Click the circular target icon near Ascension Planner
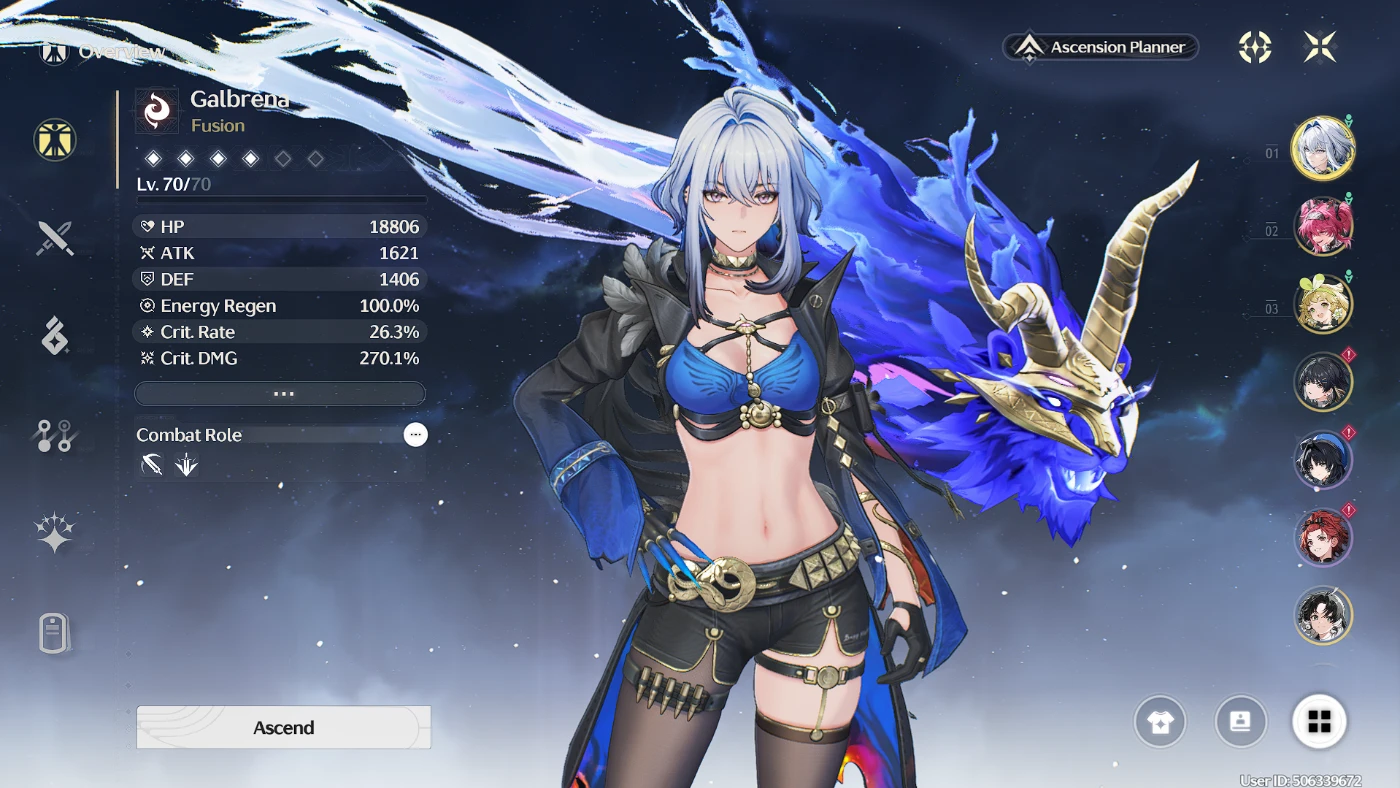The height and width of the screenshot is (788, 1400). (1255, 47)
